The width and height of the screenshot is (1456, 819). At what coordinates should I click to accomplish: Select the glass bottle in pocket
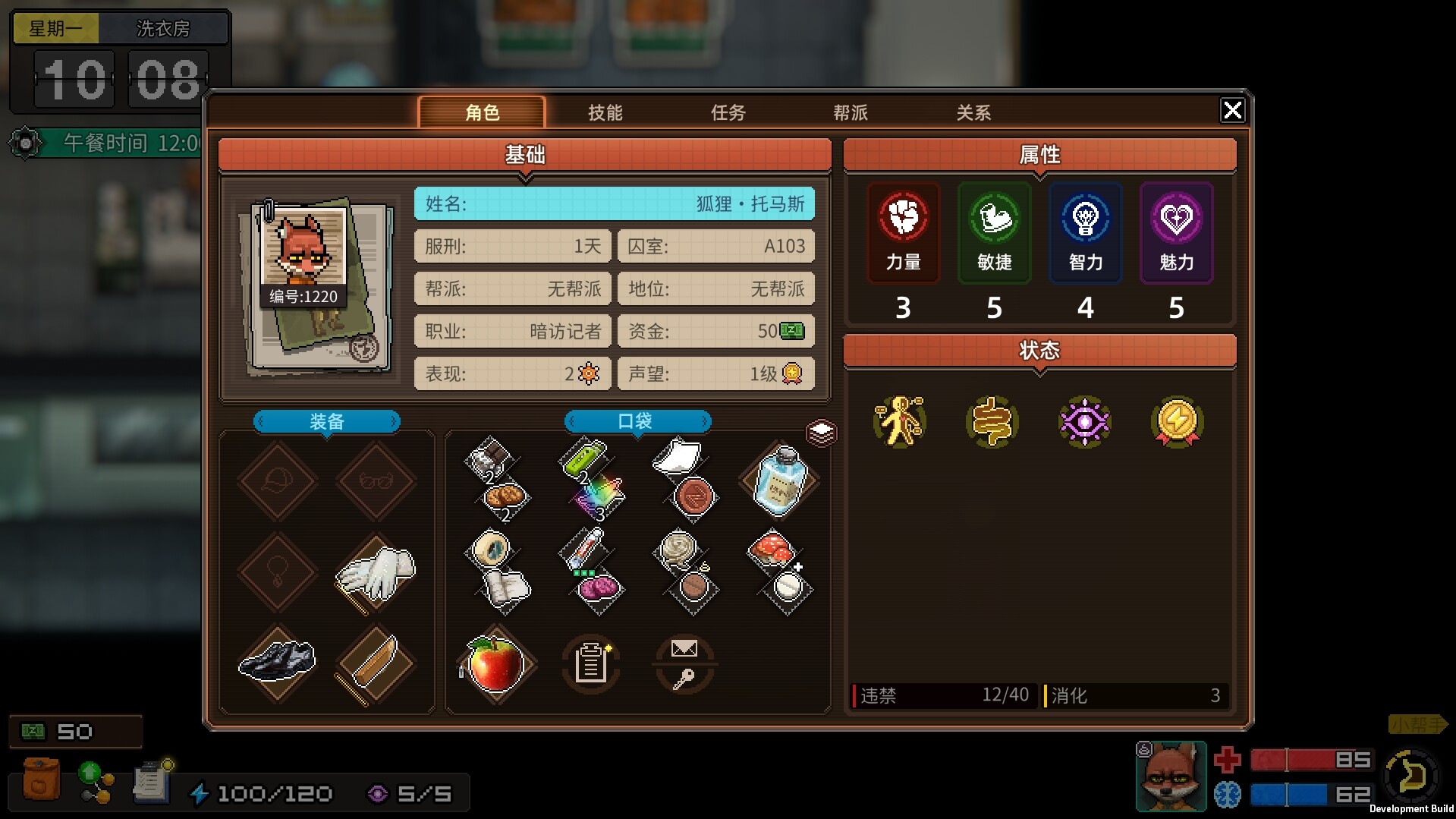(x=779, y=482)
